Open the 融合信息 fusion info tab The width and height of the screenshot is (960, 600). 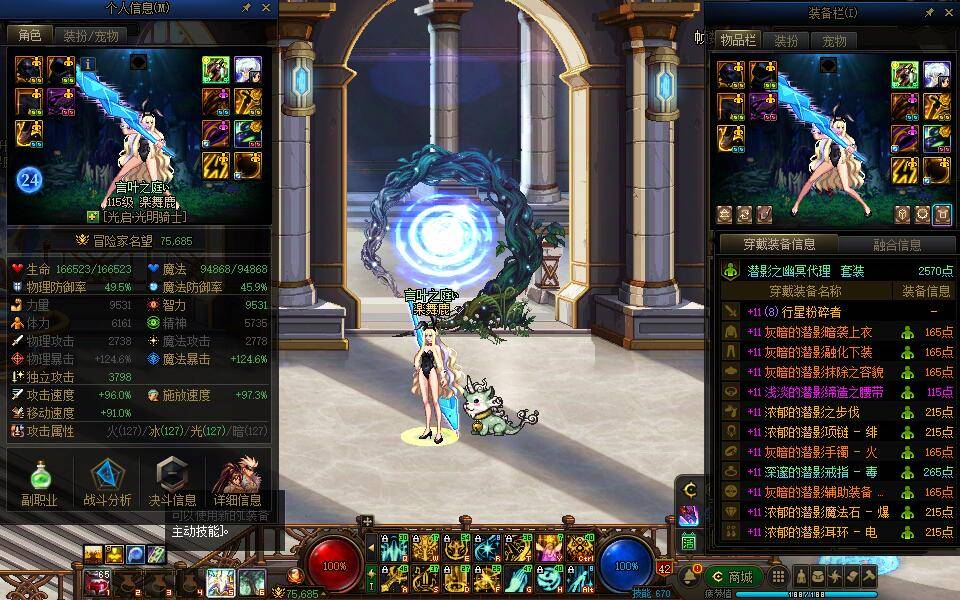click(x=897, y=245)
